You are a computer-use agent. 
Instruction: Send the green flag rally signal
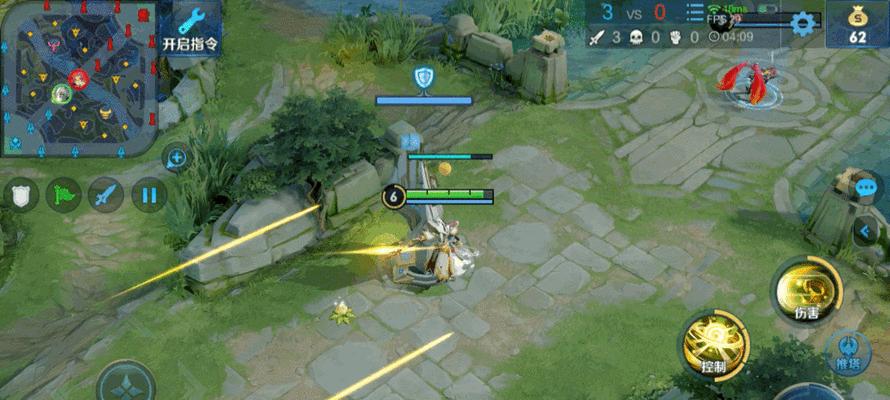point(62,194)
